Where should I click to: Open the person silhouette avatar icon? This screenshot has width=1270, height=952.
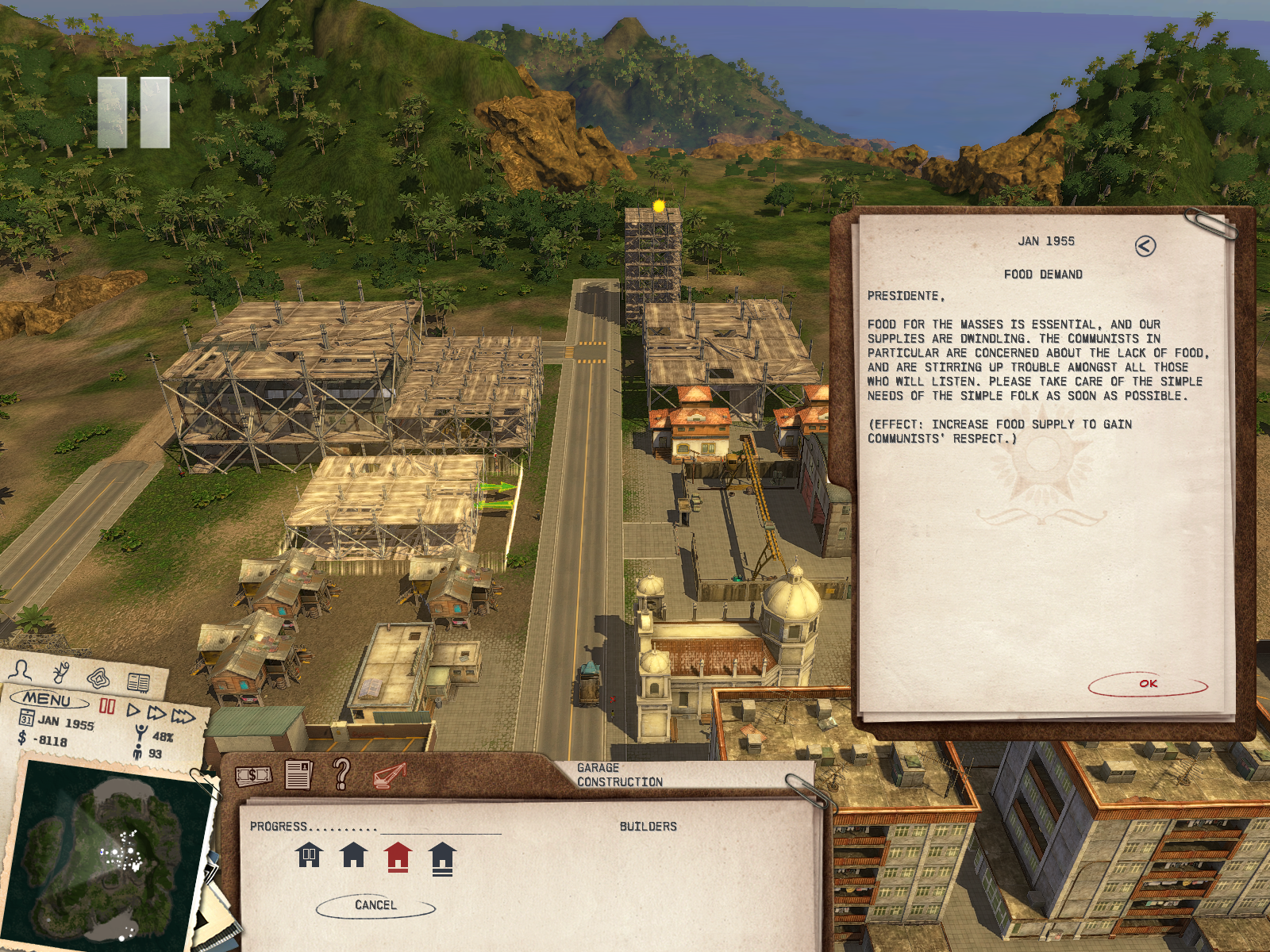[x=21, y=670]
